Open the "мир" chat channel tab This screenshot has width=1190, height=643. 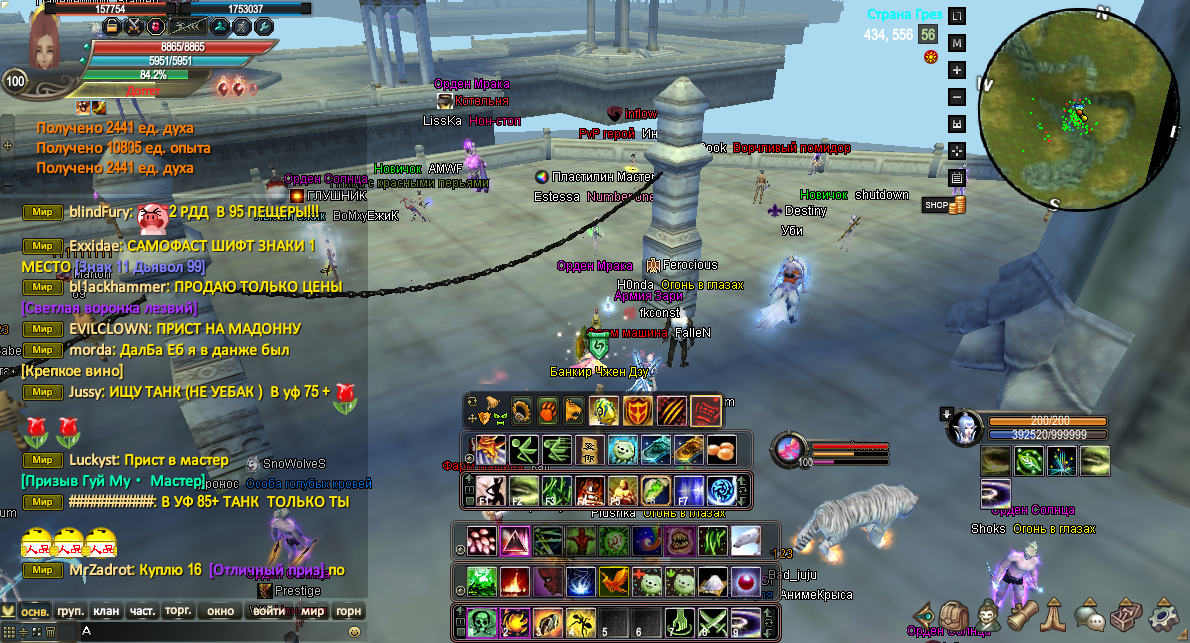[x=313, y=611]
